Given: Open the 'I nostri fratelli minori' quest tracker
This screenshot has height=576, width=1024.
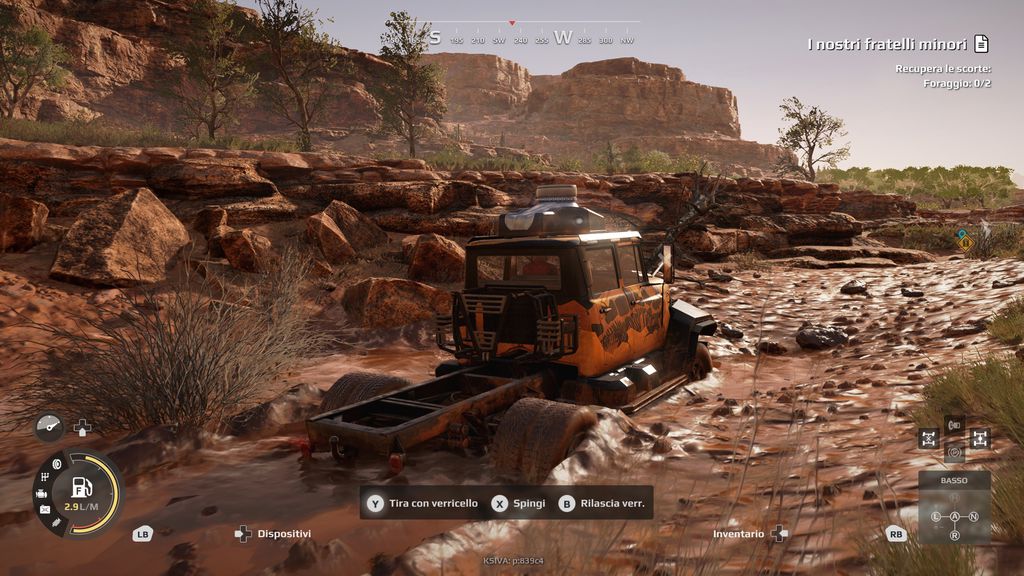Looking at the screenshot, I should click(887, 44).
